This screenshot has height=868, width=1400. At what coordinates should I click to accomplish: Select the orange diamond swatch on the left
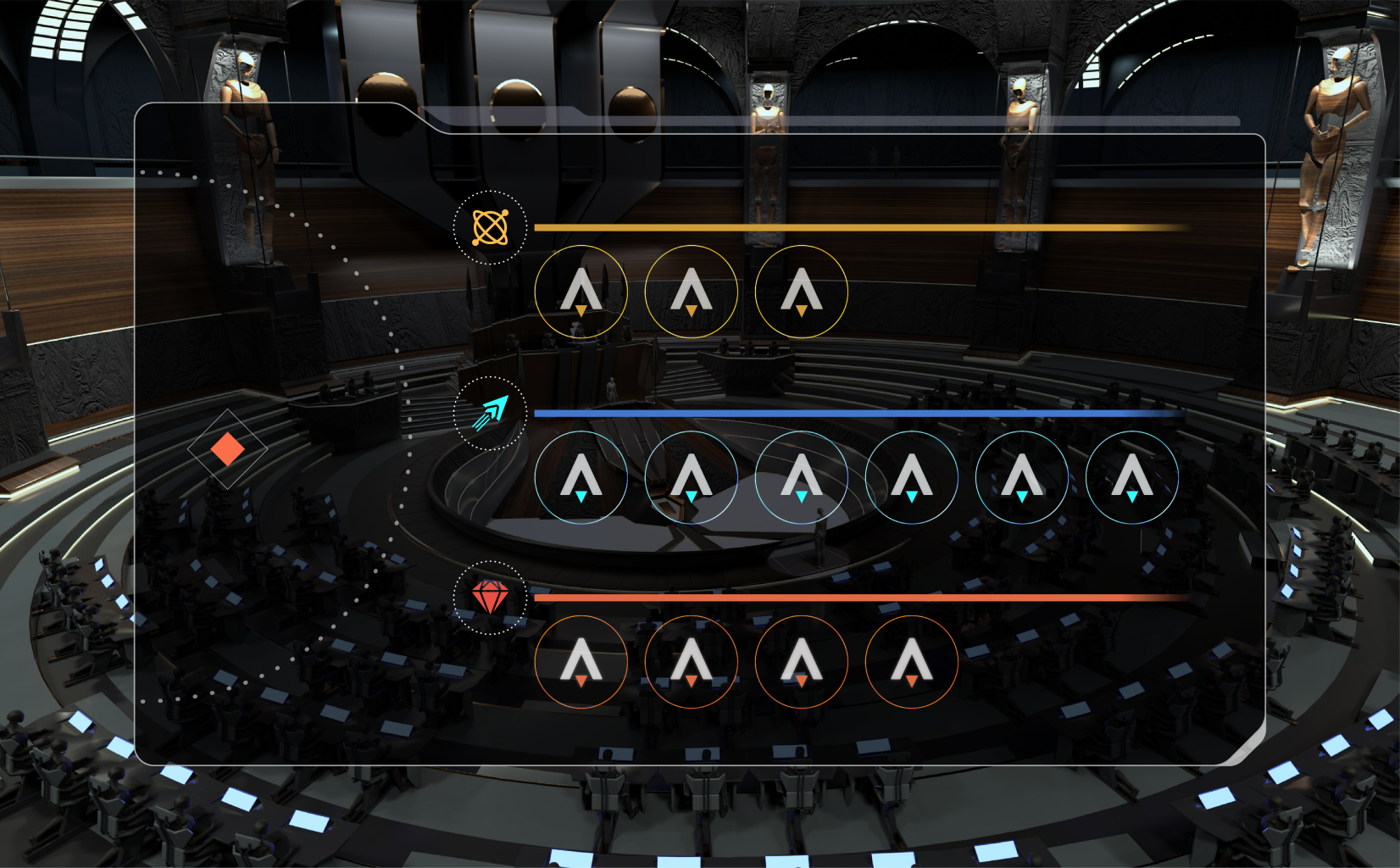click(x=227, y=448)
